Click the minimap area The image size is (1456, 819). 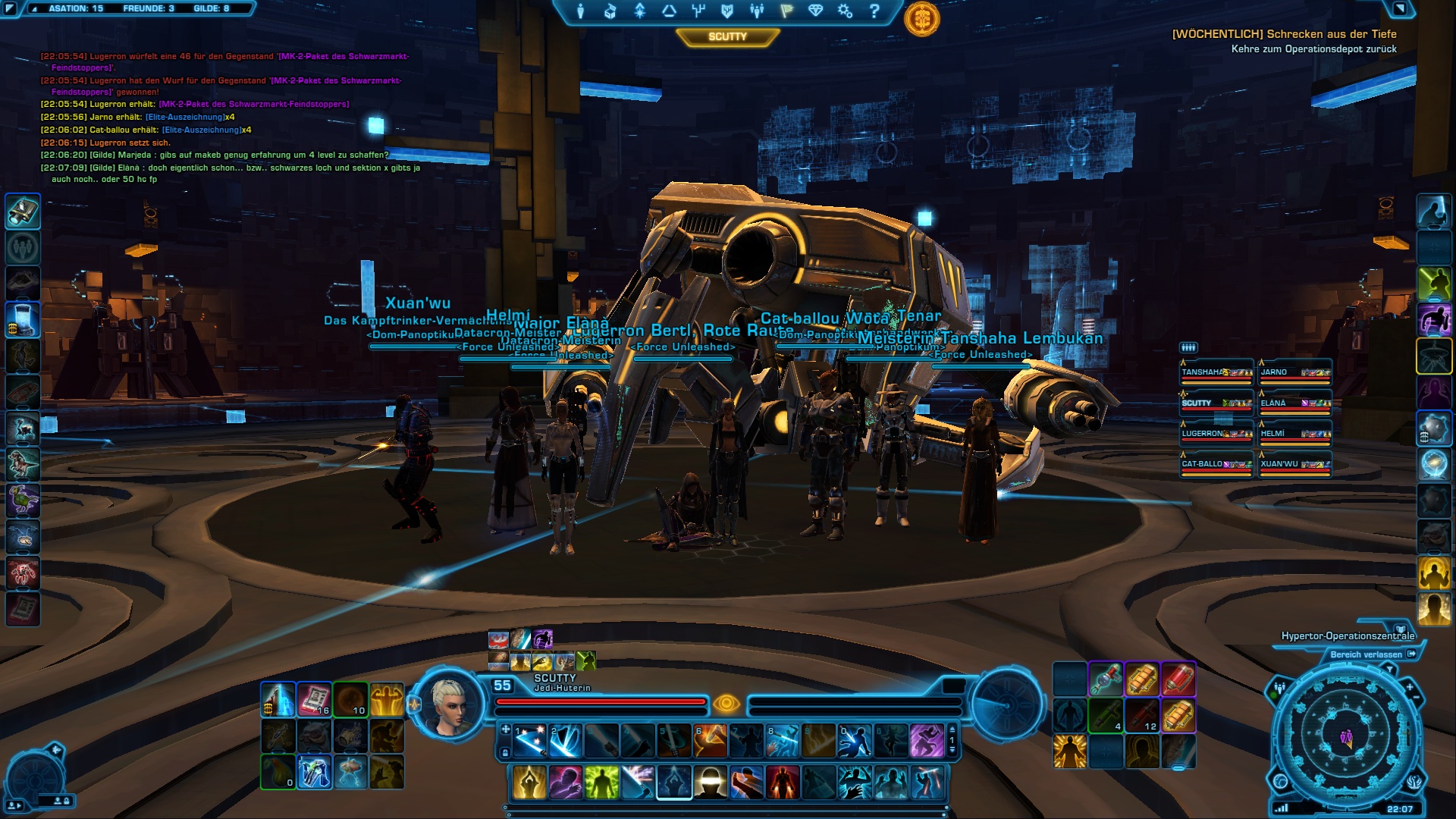click(1346, 734)
